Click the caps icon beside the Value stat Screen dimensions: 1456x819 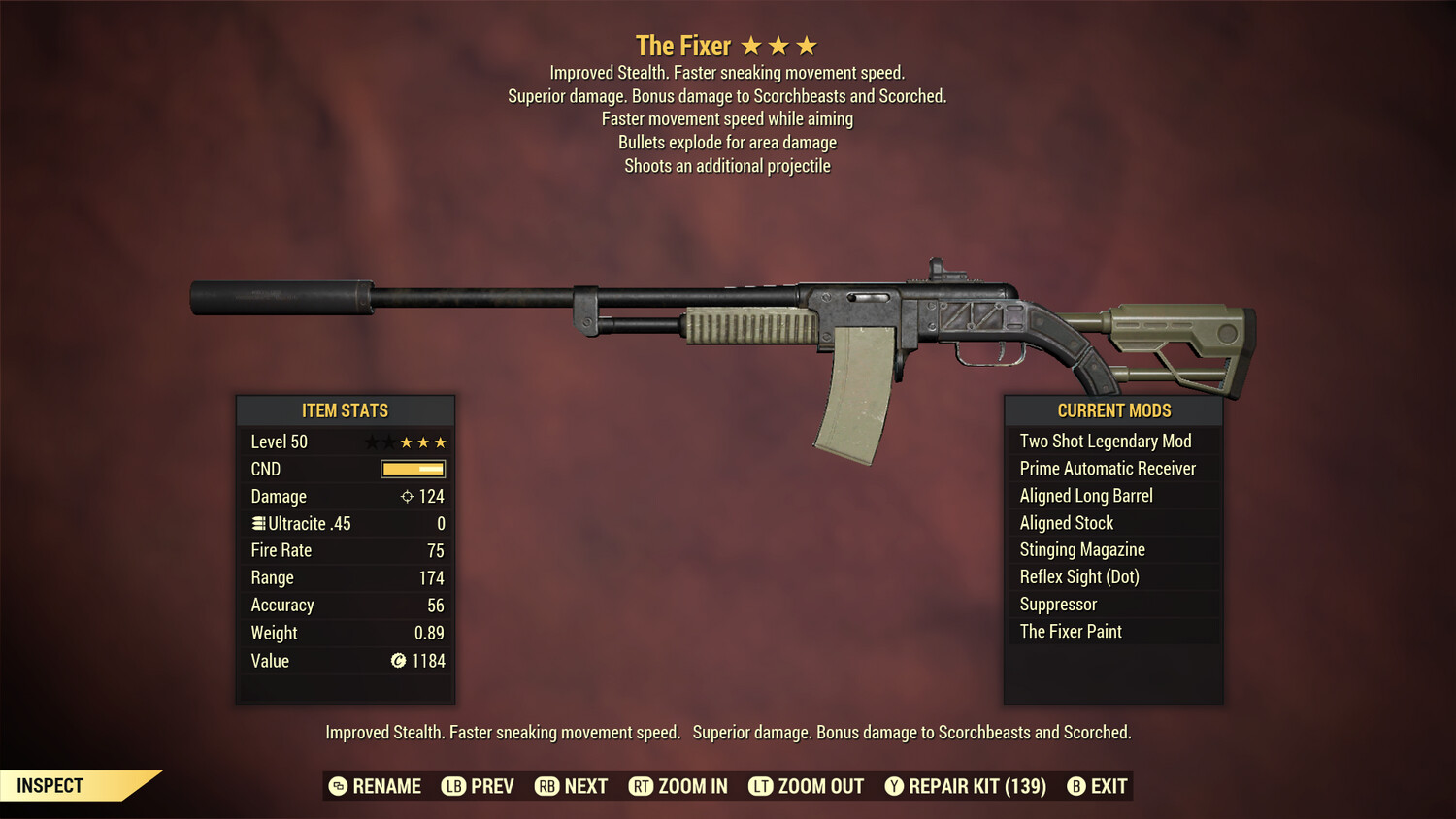[397, 661]
